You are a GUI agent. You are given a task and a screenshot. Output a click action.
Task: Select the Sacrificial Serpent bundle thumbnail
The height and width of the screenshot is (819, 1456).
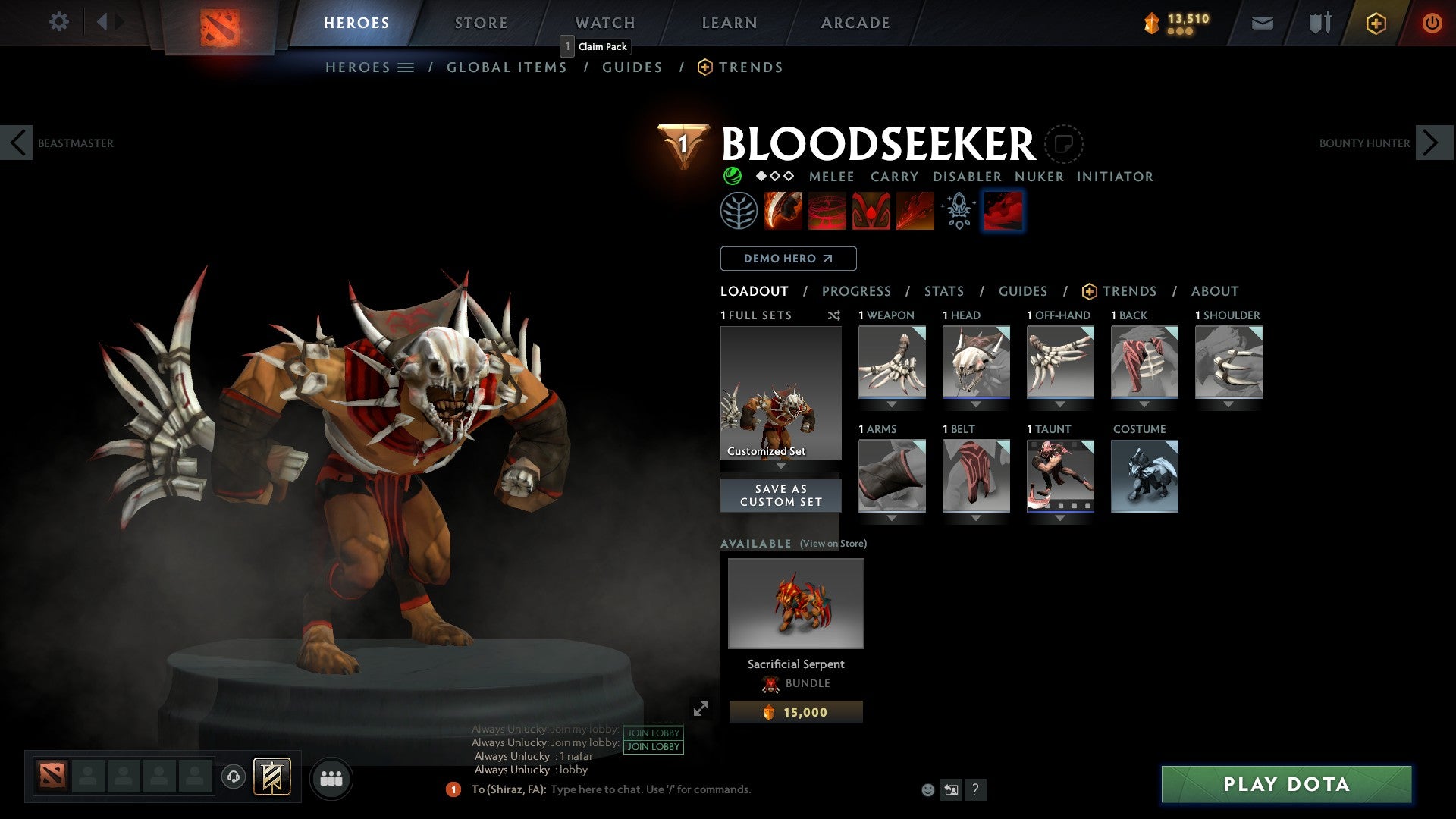(795, 603)
